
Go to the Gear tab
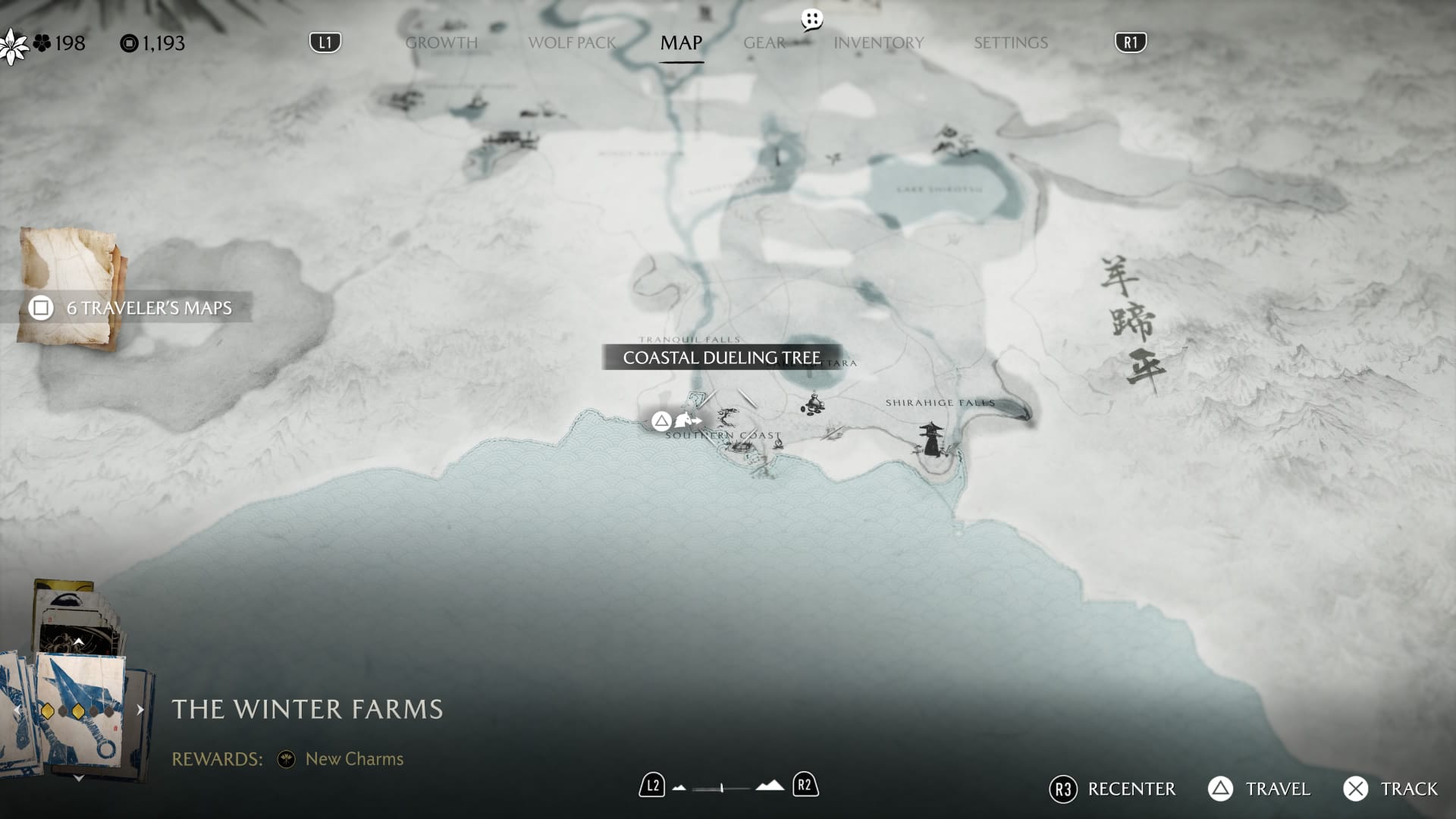764,42
